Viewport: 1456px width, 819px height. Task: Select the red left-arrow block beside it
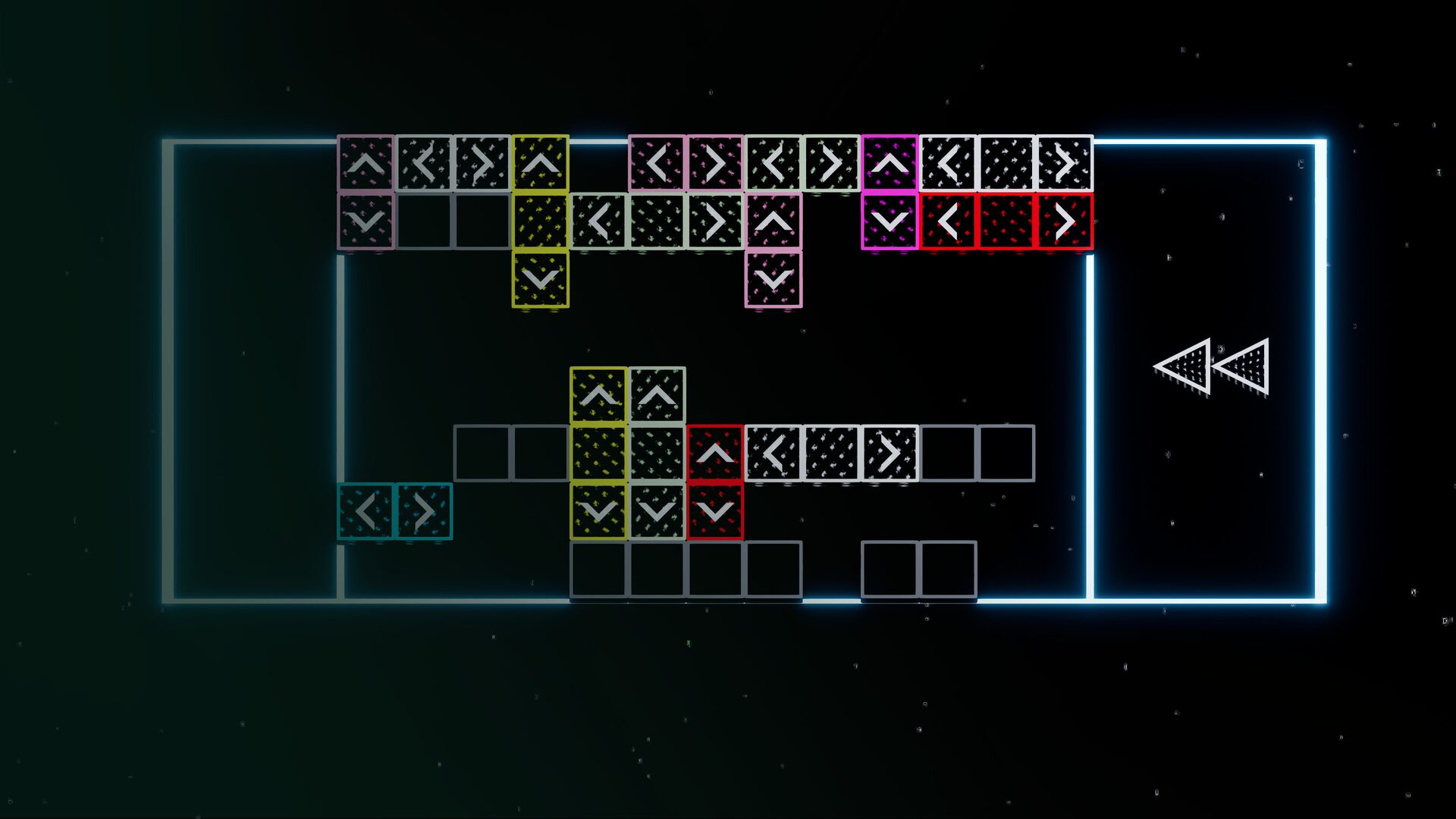point(949,222)
